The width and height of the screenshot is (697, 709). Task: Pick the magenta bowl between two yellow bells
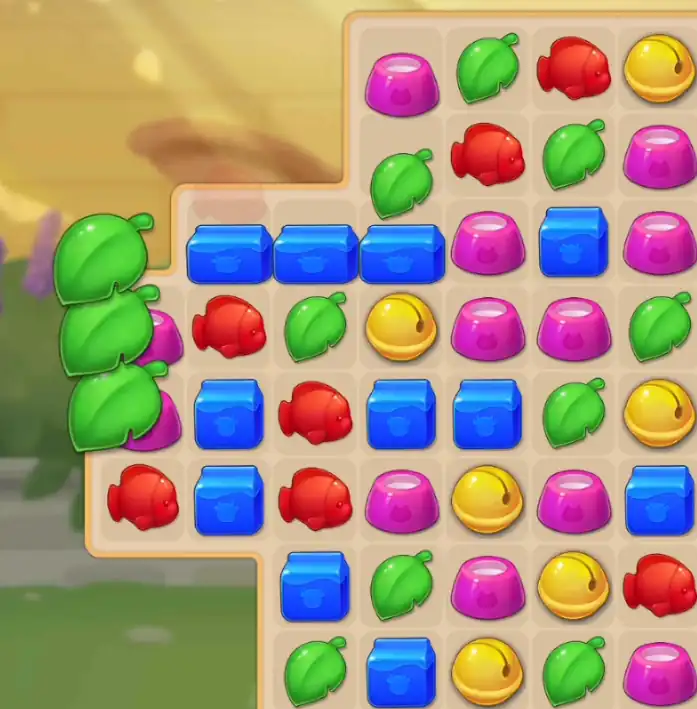[487, 585]
